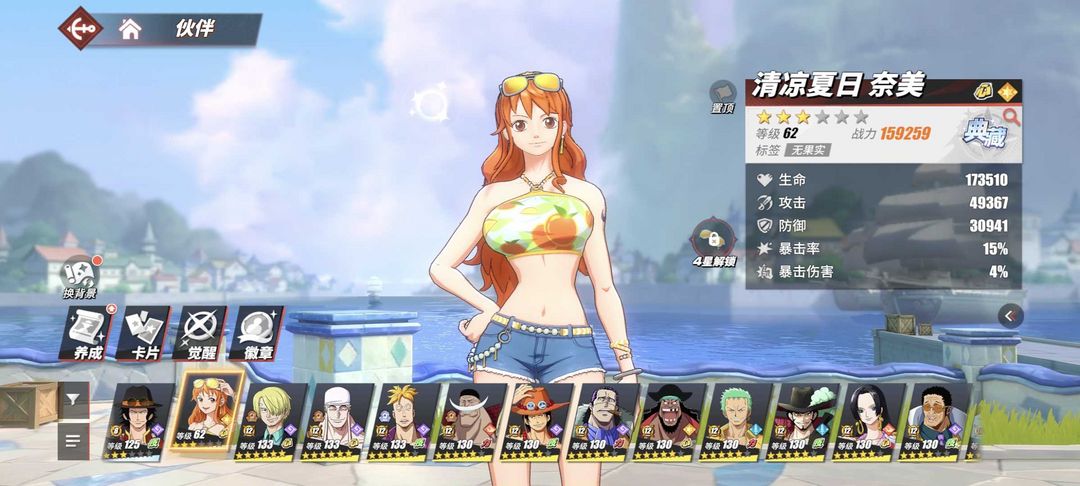Select the level 125 cowboy-hat partner
Image resolution: width=1080 pixels, height=486 pixels.
tap(140, 420)
